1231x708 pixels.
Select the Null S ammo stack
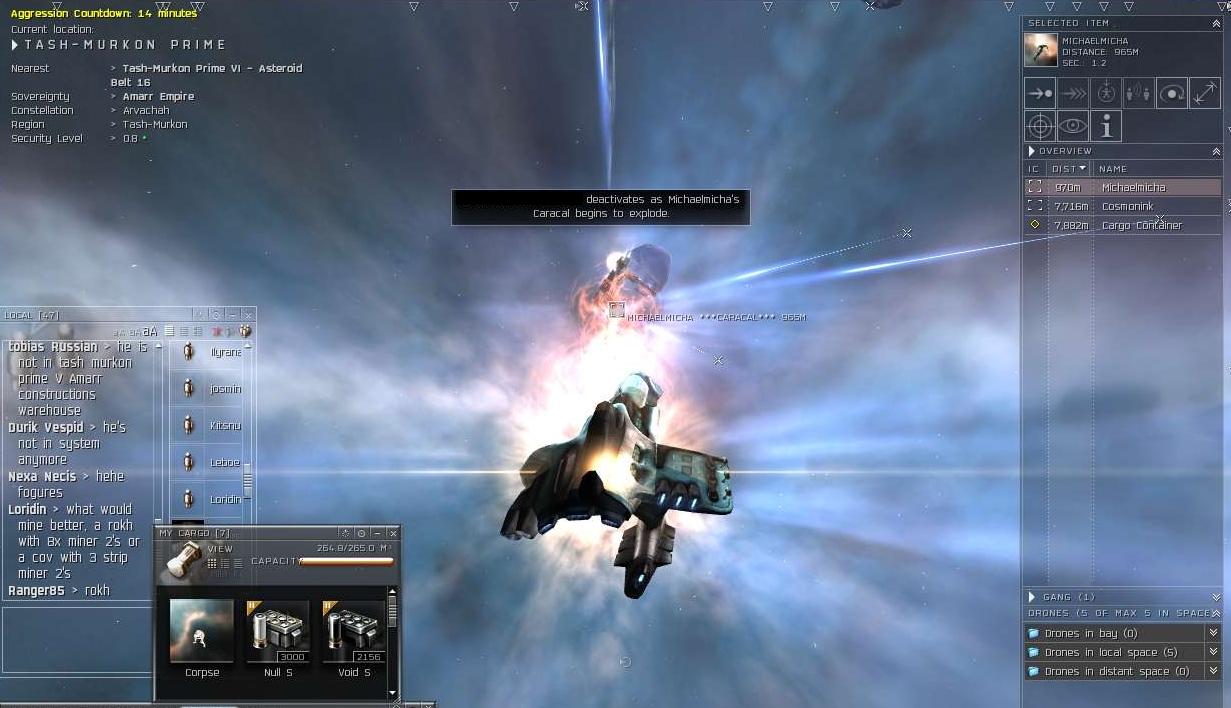pos(277,632)
